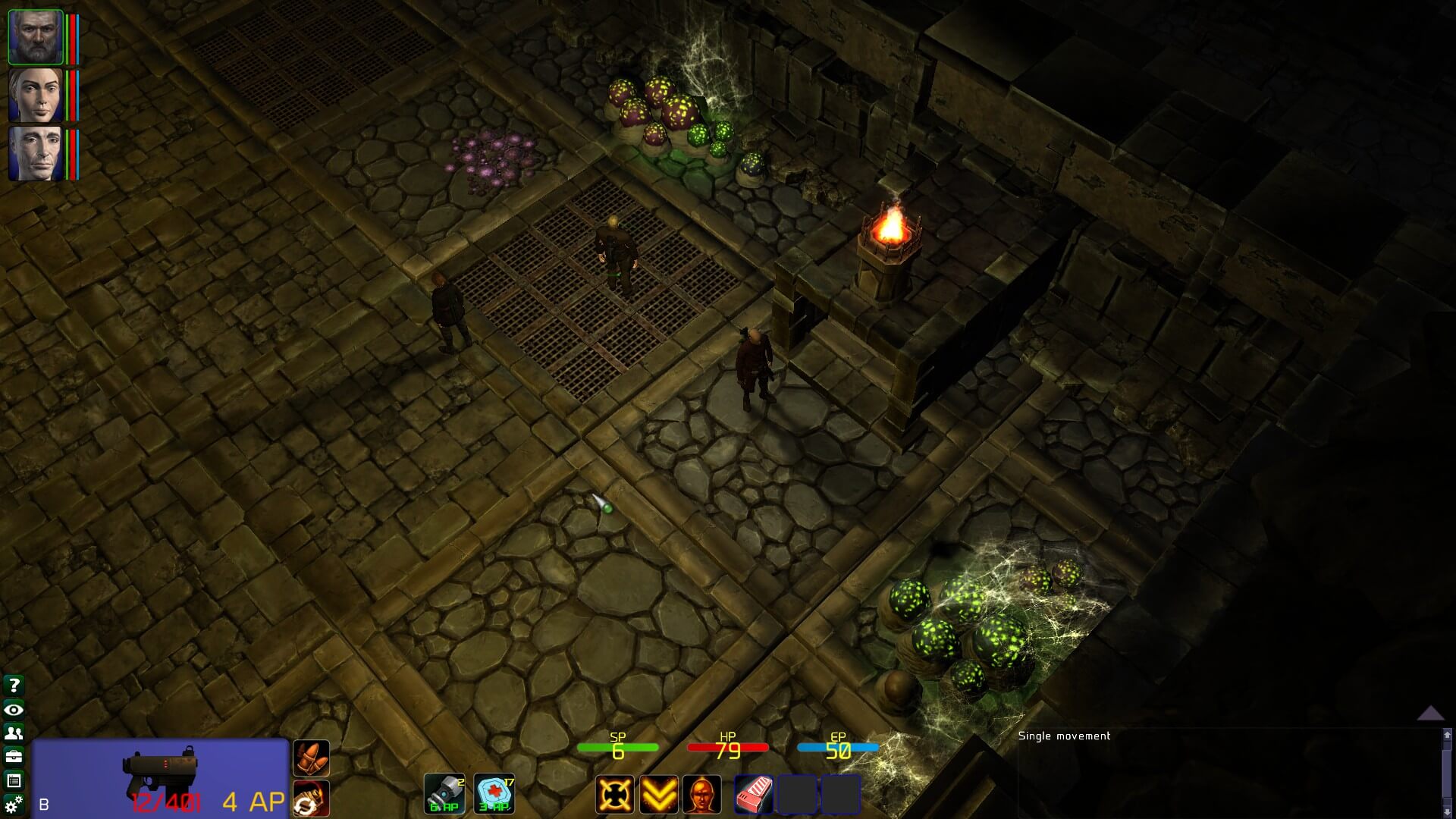Image resolution: width=1456 pixels, height=819 pixels.
Task: Select the clean-shaven older man portrait
Action: click(35, 154)
